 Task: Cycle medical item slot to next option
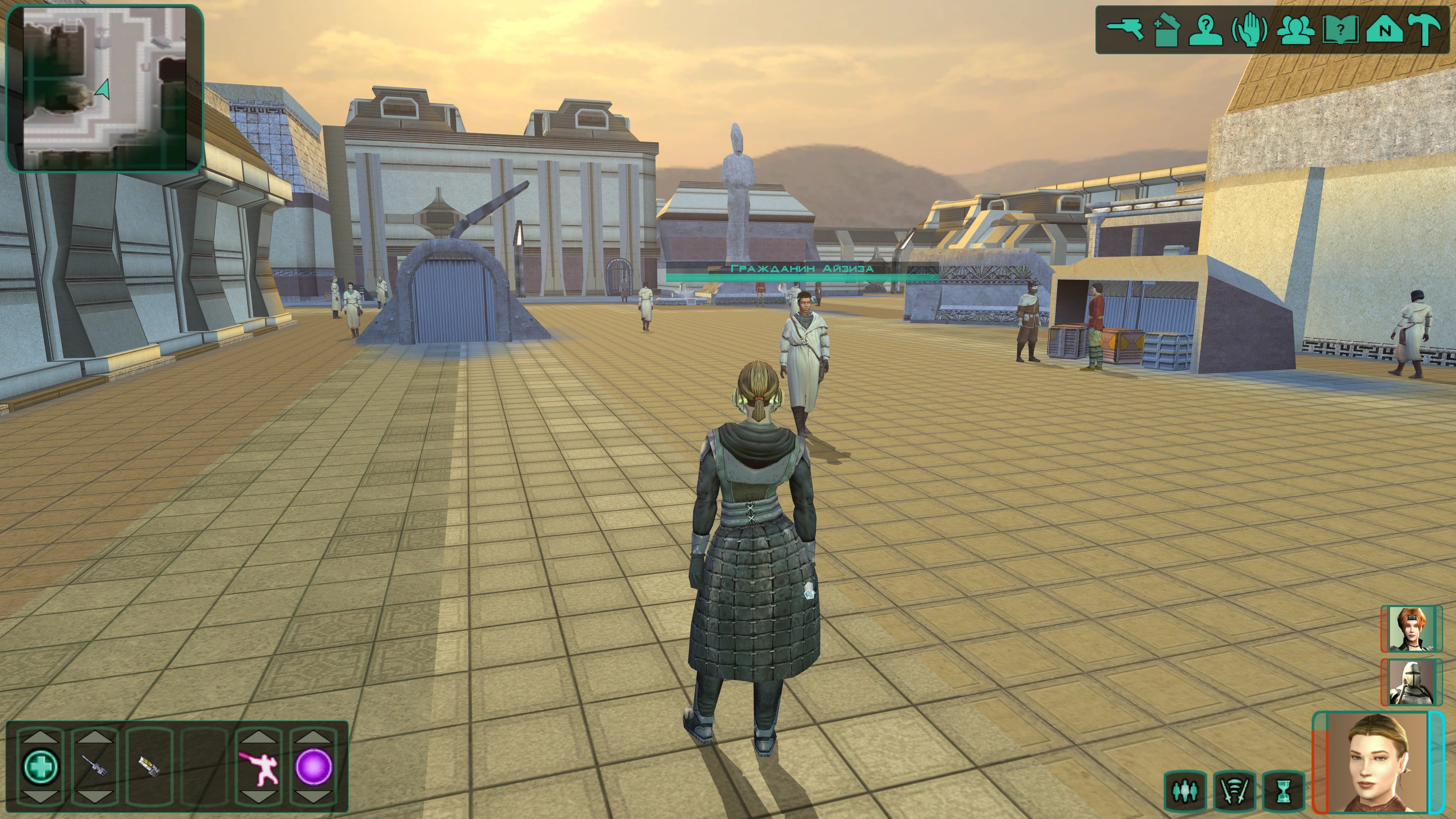coord(40,797)
